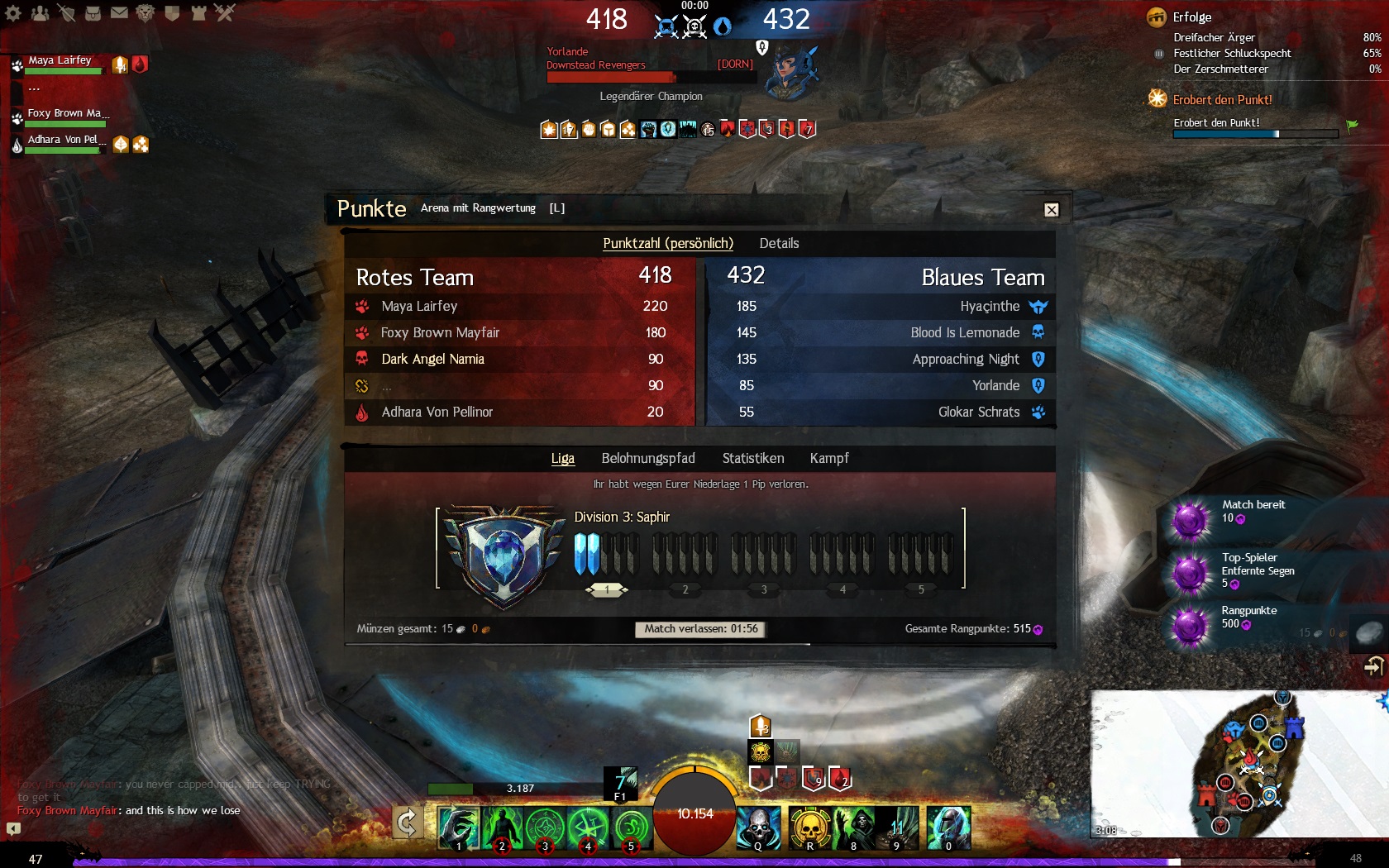Click the Rangpunkte reward entry
The height and width of the screenshot is (868, 1389).
(x=1248, y=618)
